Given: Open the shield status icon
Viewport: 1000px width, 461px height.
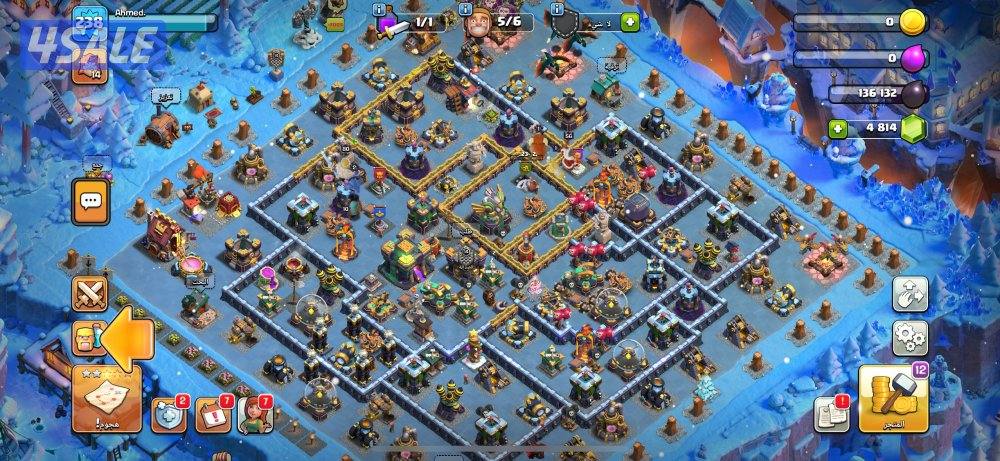Looking at the screenshot, I should [x=169, y=415].
